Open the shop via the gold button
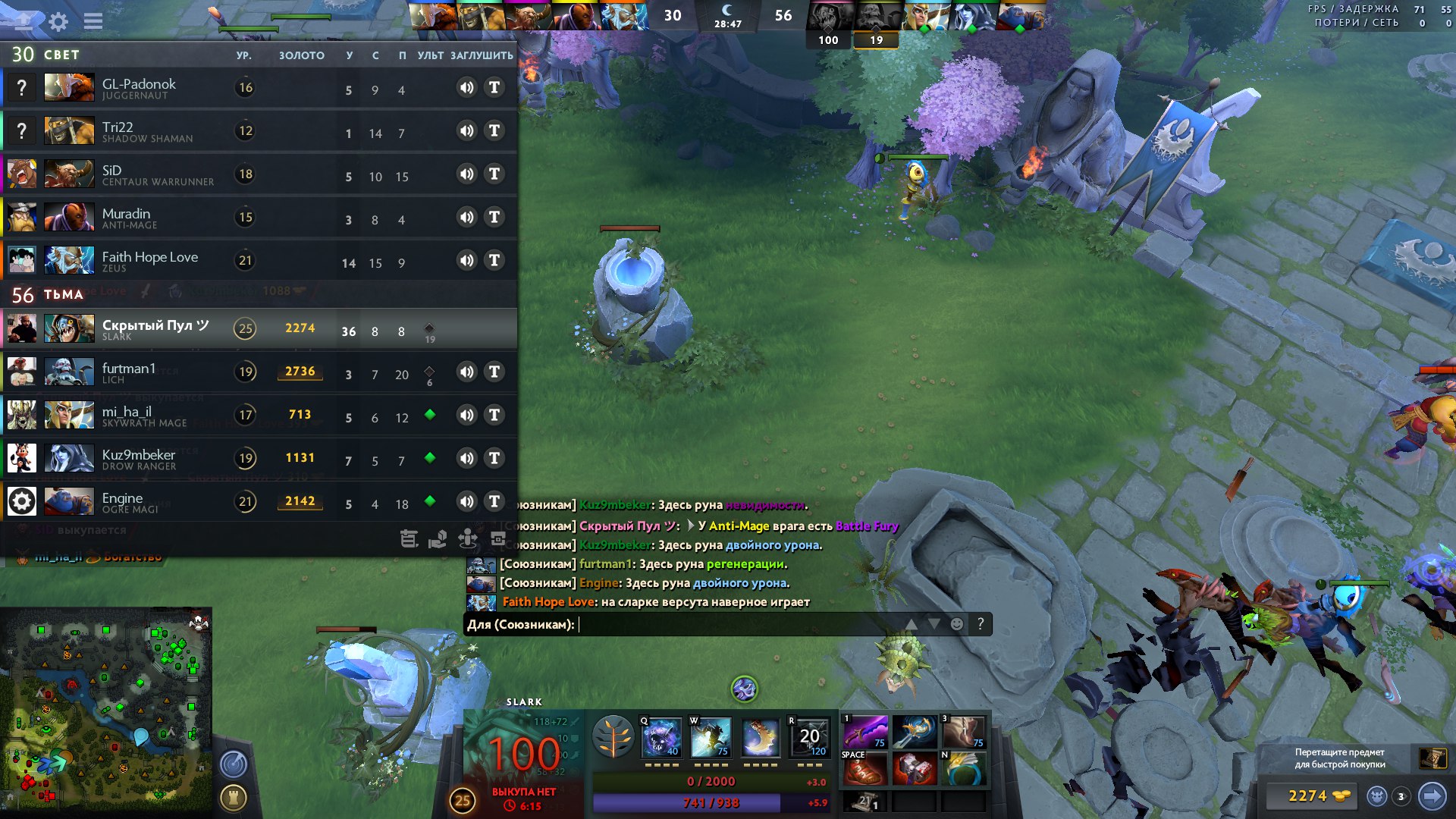The height and width of the screenshot is (819, 1456). click(1308, 796)
